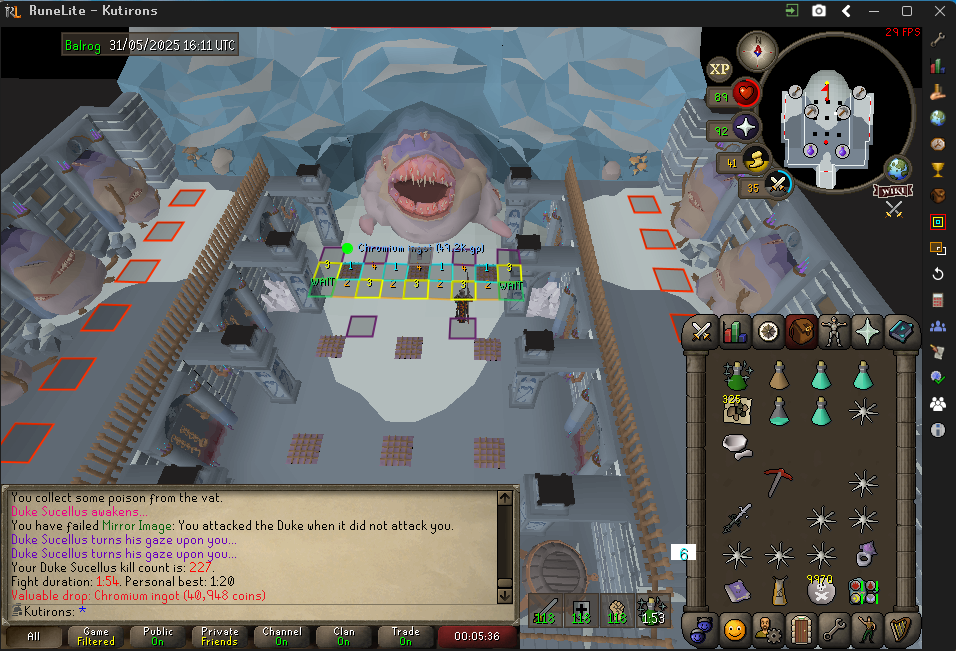Open RuneLite configuration wrench
This screenshot has width=956, height=651.
pyautogui.click(x=938, y=40)
